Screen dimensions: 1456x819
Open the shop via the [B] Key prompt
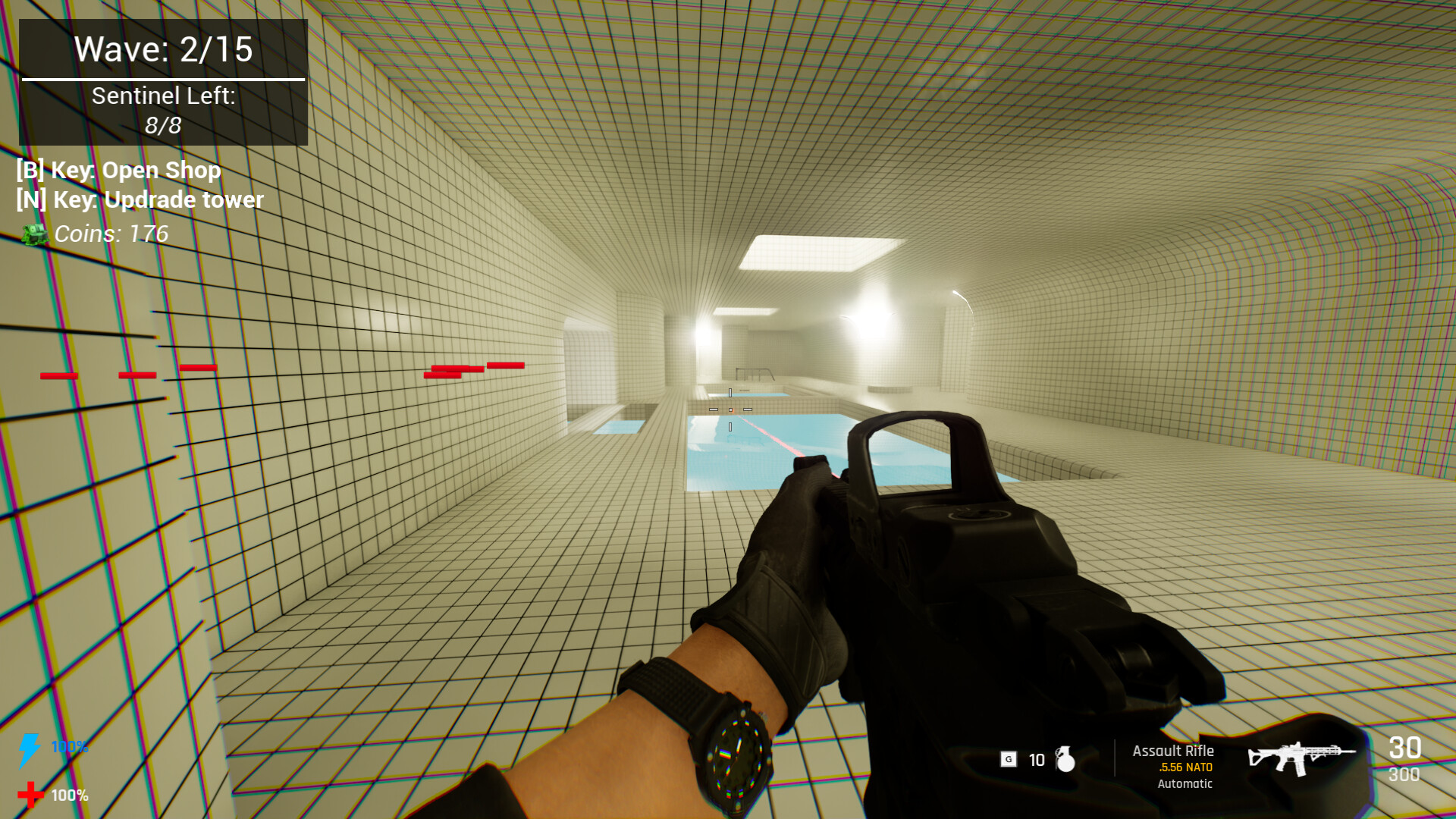[x=118, y=170]
